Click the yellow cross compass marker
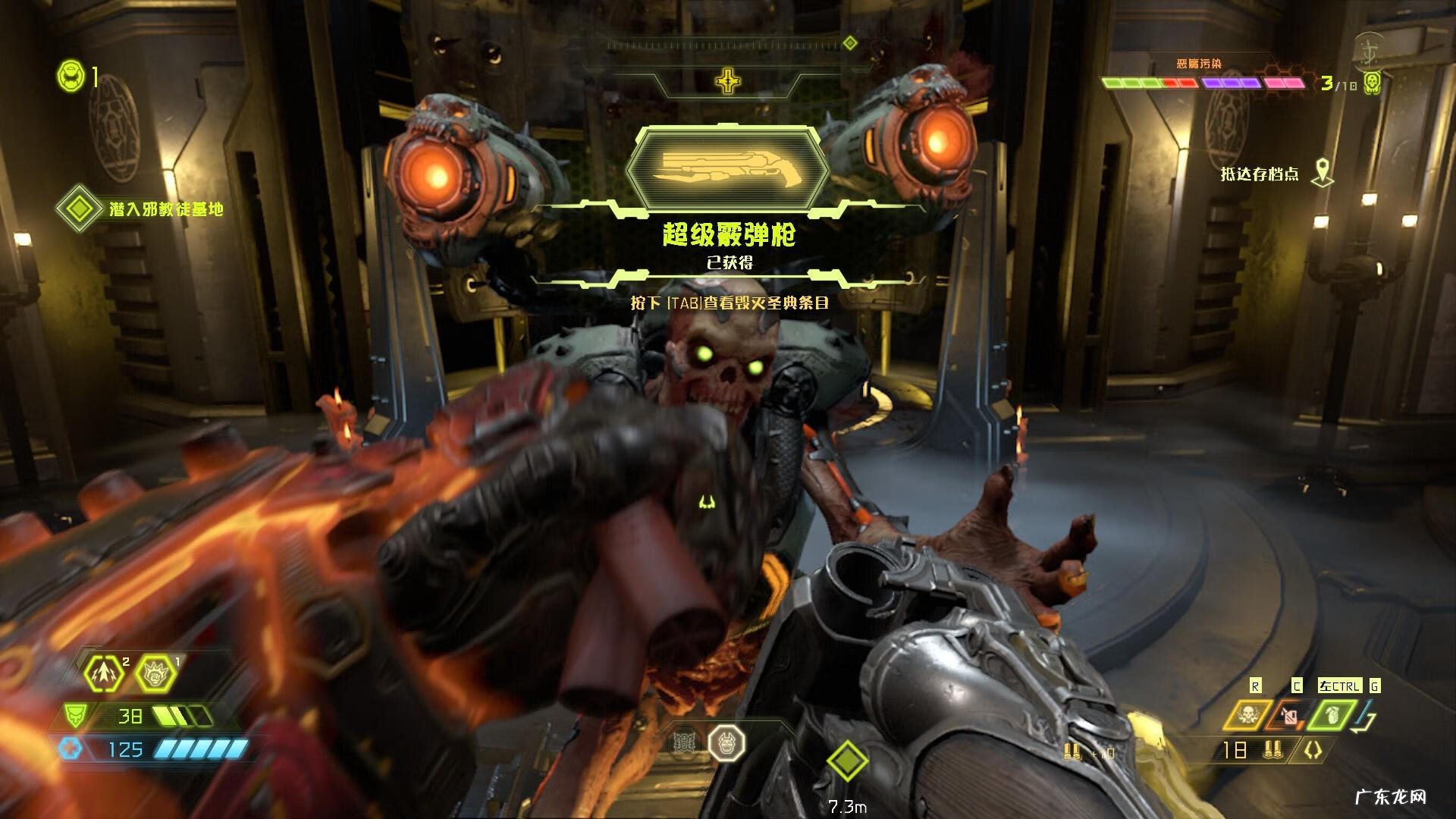1456x819 pixels. (x=728, y=80)
